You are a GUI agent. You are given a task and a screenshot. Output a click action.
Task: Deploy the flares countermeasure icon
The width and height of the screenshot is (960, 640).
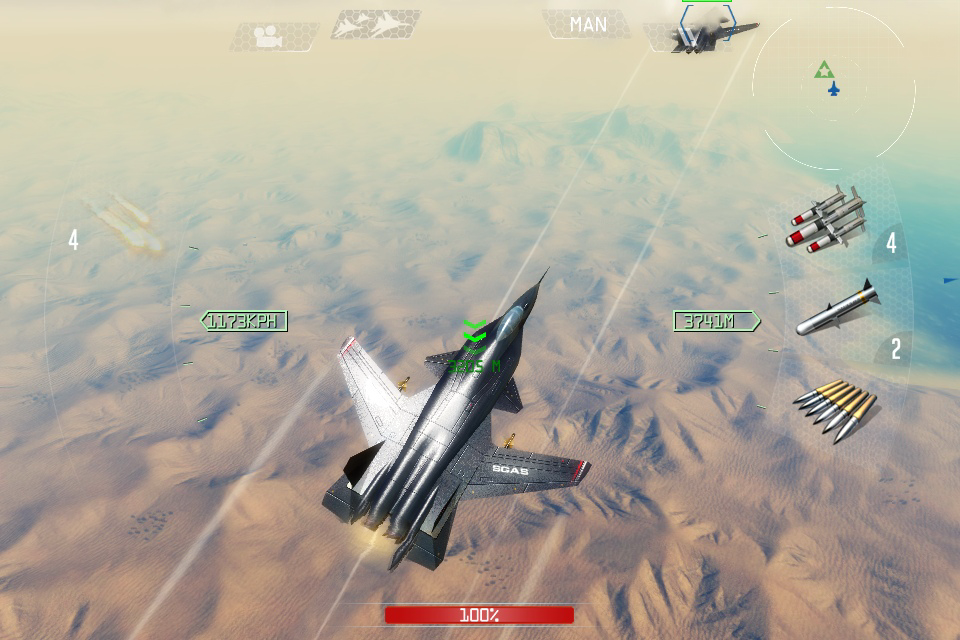click(x=124, y=225)
